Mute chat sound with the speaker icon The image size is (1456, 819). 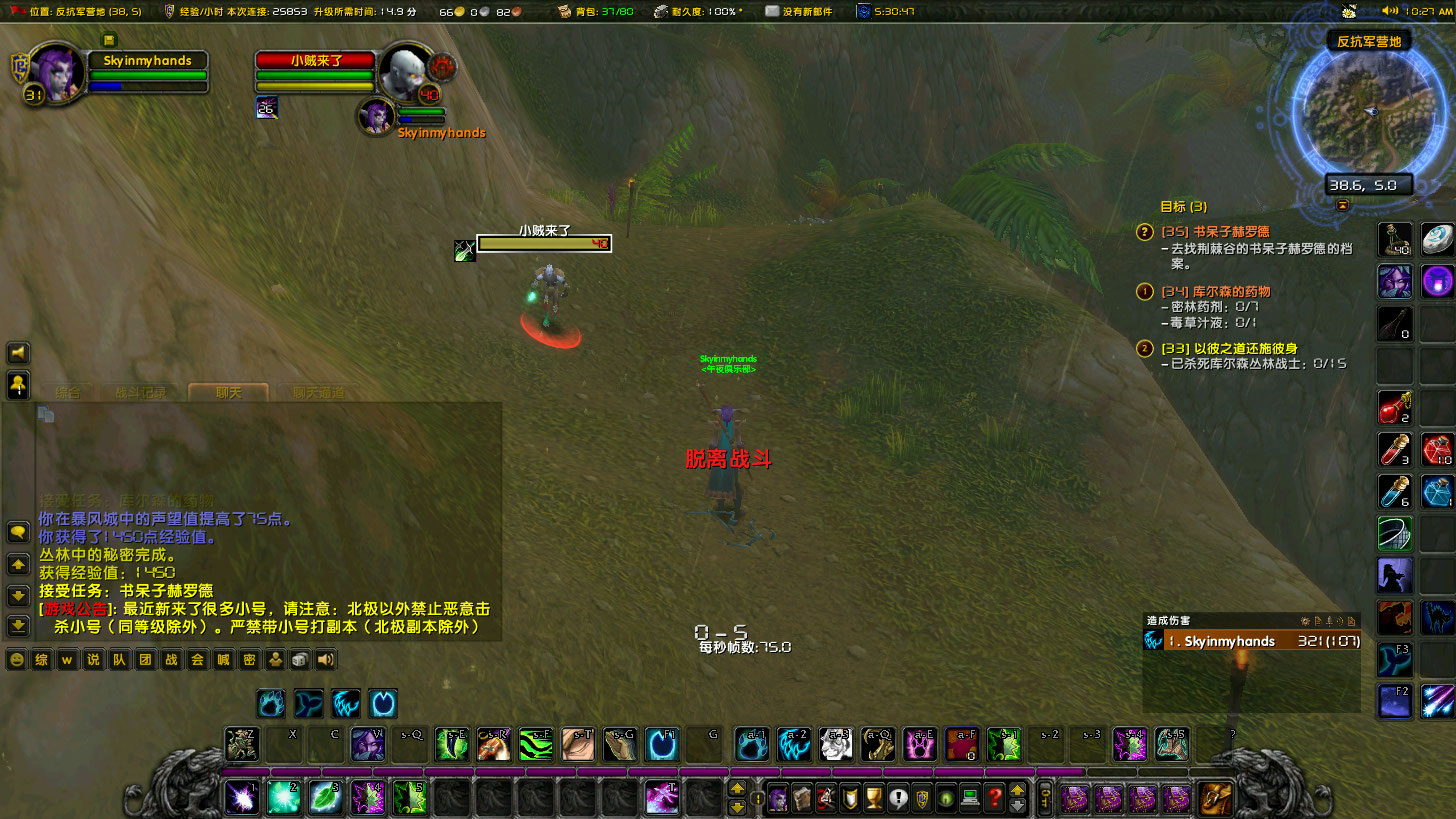[325, 659]
